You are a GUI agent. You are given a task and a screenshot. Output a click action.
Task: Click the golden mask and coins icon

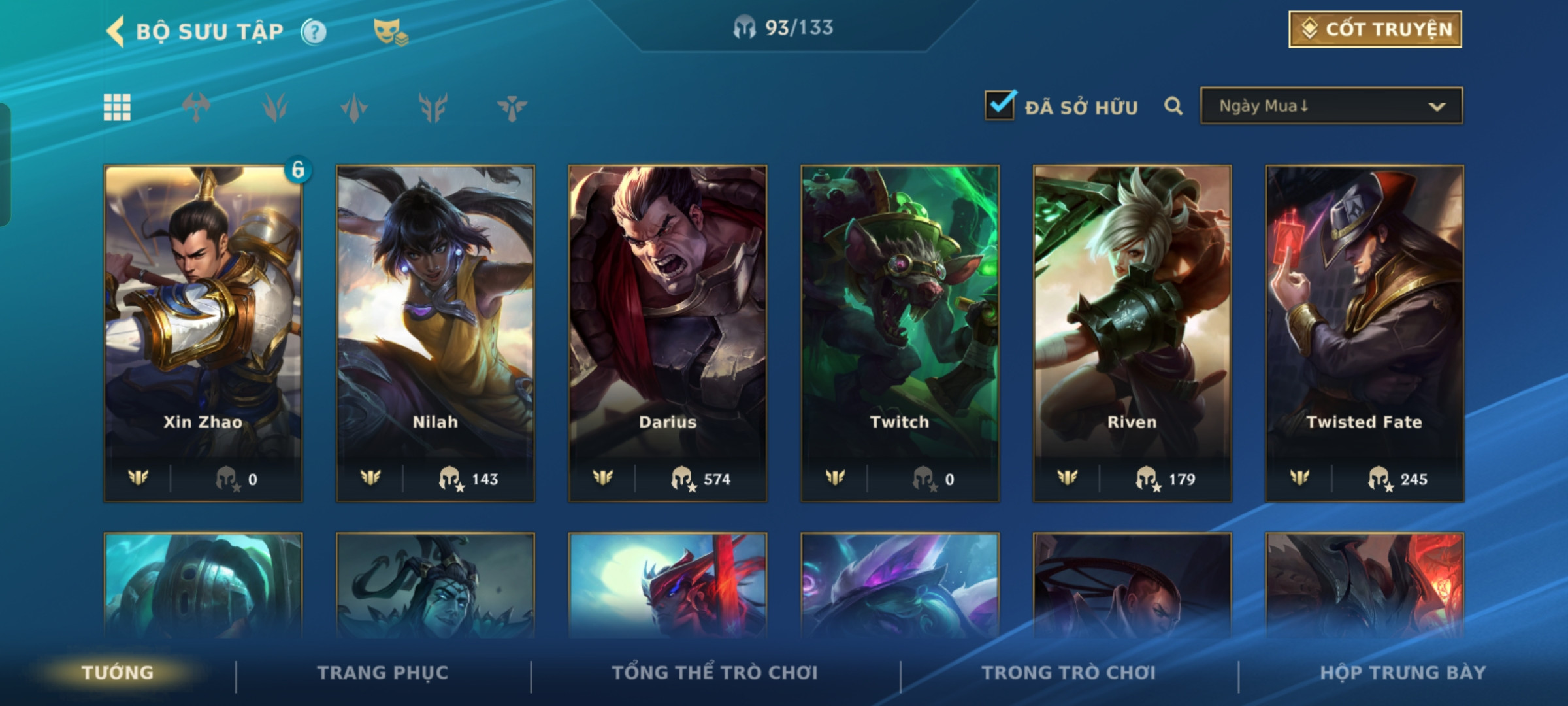[390, 31]
